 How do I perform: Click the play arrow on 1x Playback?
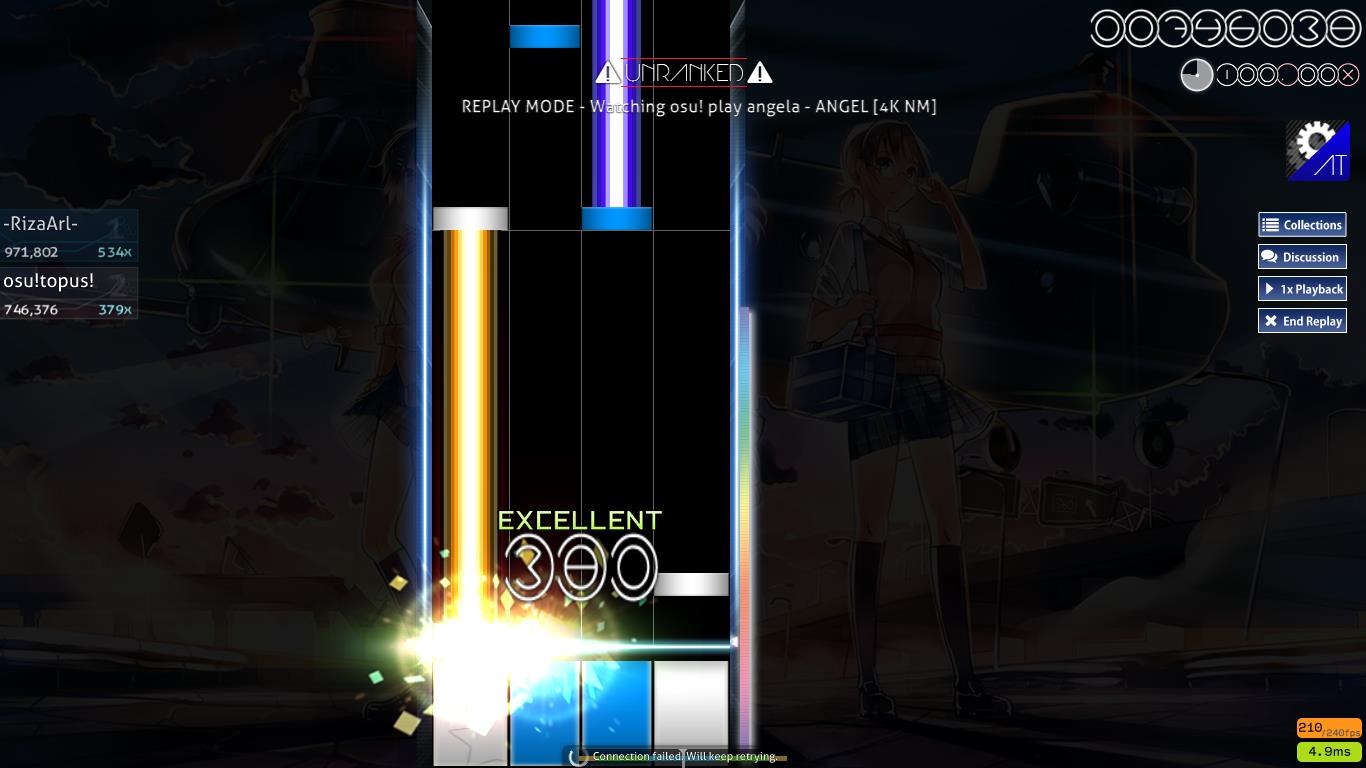point(1271,289)
